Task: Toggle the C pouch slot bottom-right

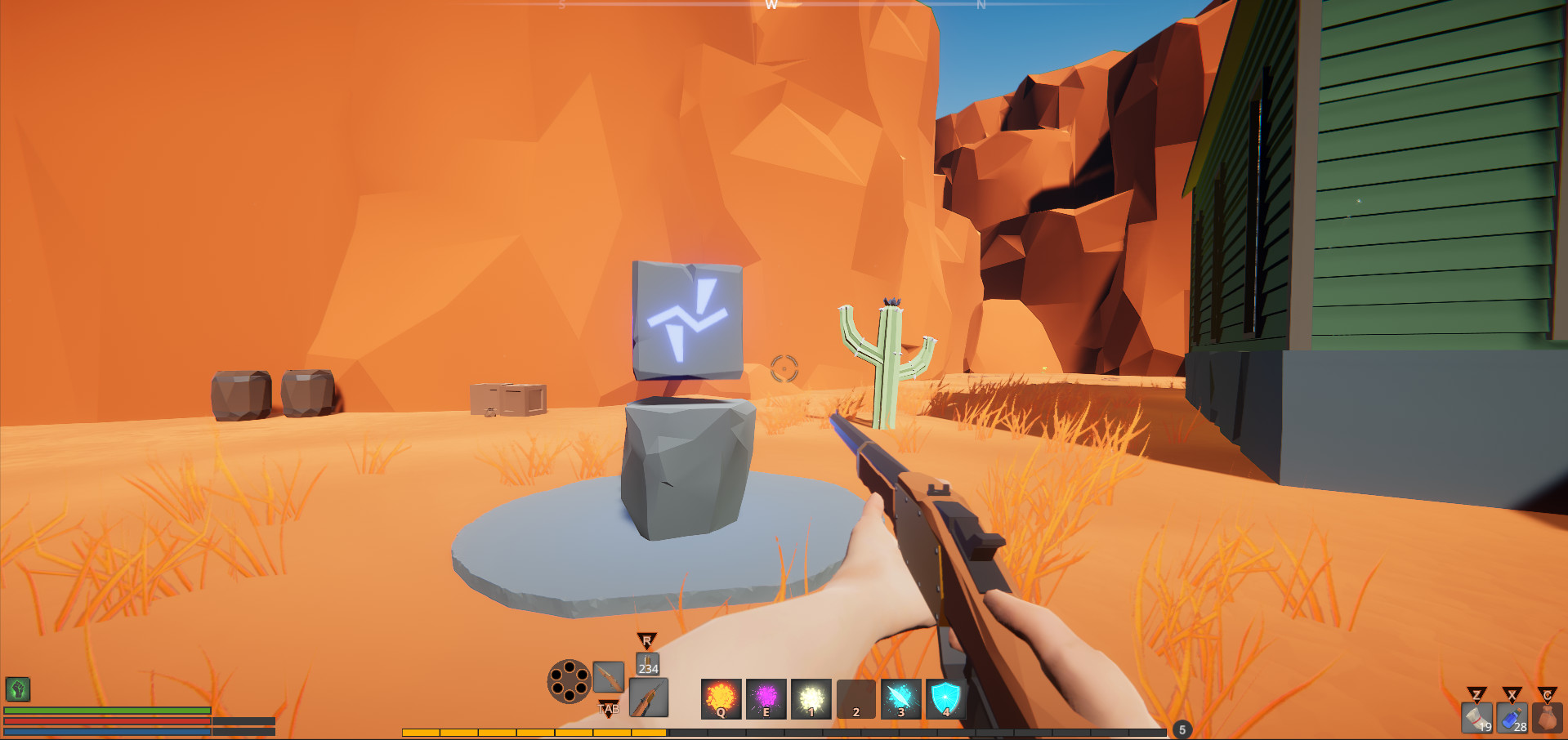Action: (1548, 719)
